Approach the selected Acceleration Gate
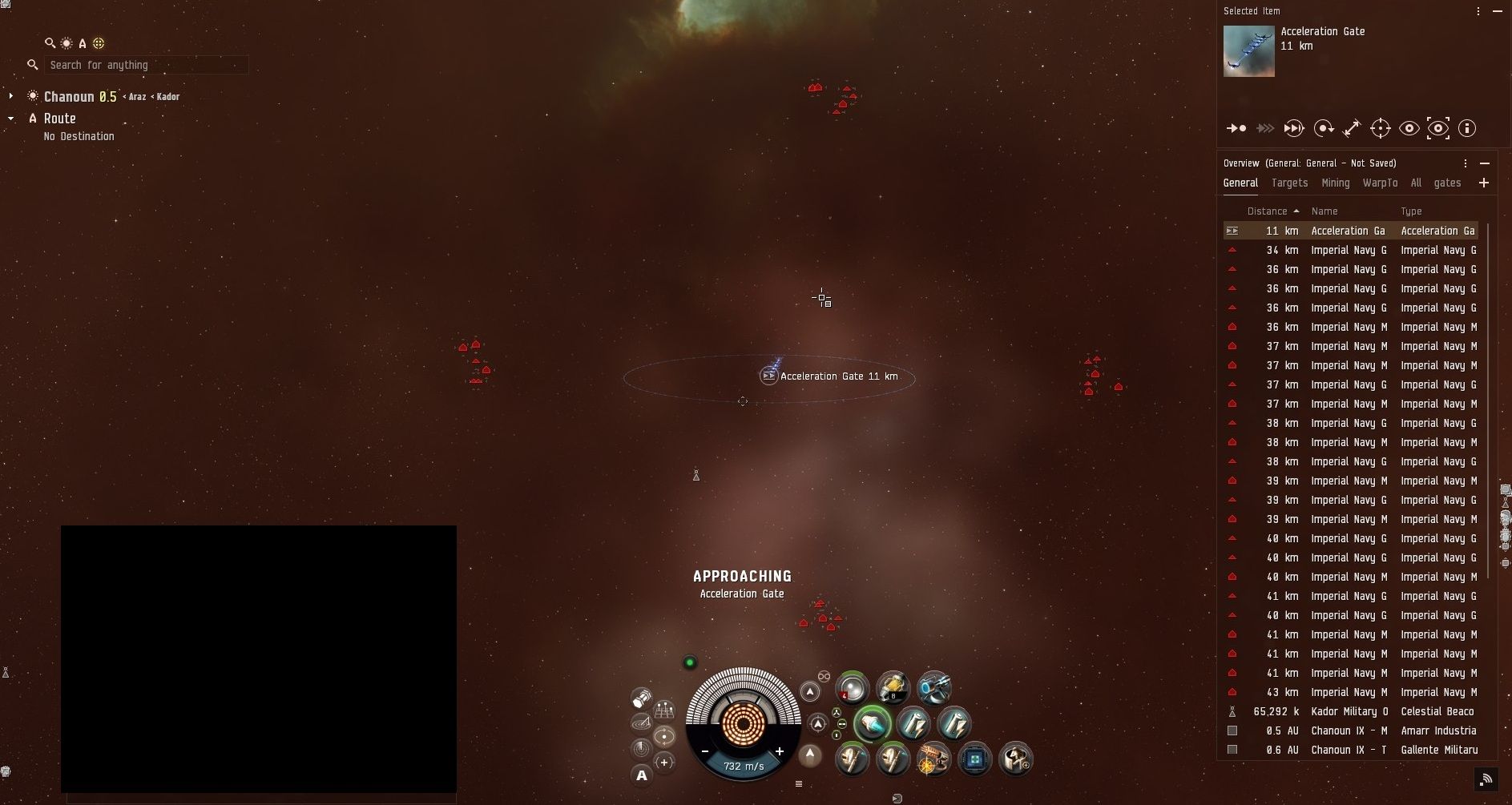This screenshot has width=1512, height=805. 1236,128
